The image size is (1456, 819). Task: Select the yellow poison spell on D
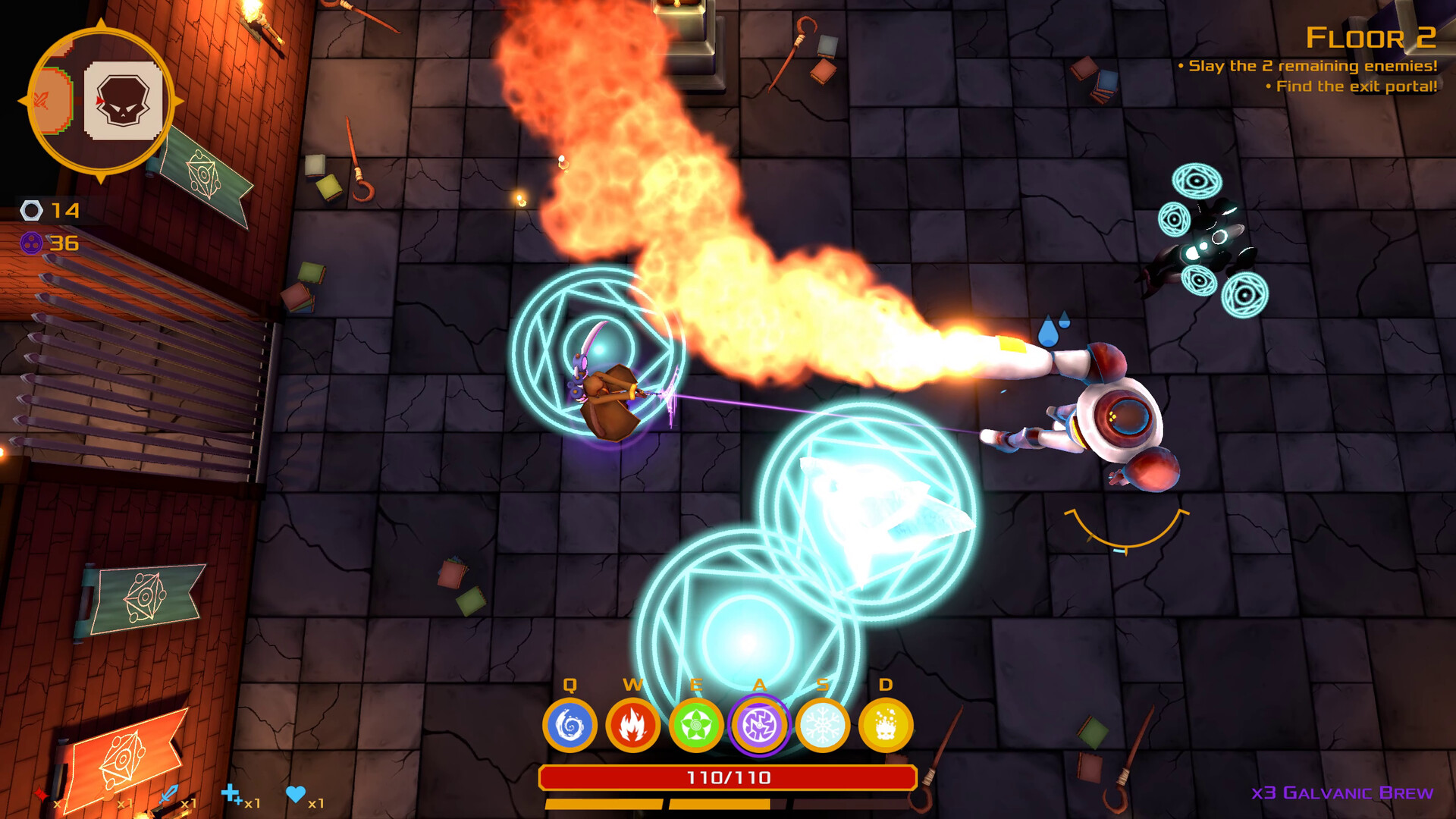click(x=885, y=726)
